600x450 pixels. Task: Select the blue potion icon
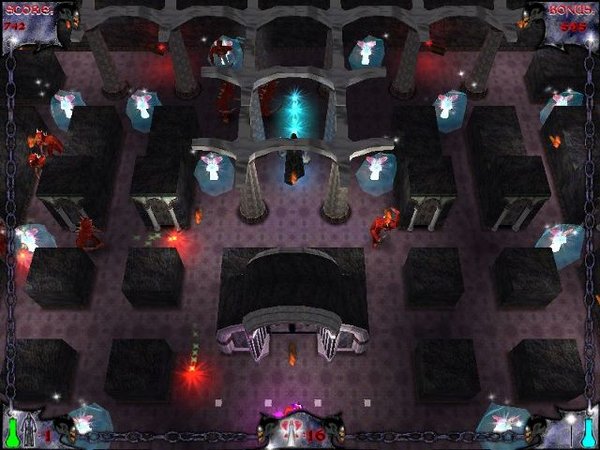(589, 432)
